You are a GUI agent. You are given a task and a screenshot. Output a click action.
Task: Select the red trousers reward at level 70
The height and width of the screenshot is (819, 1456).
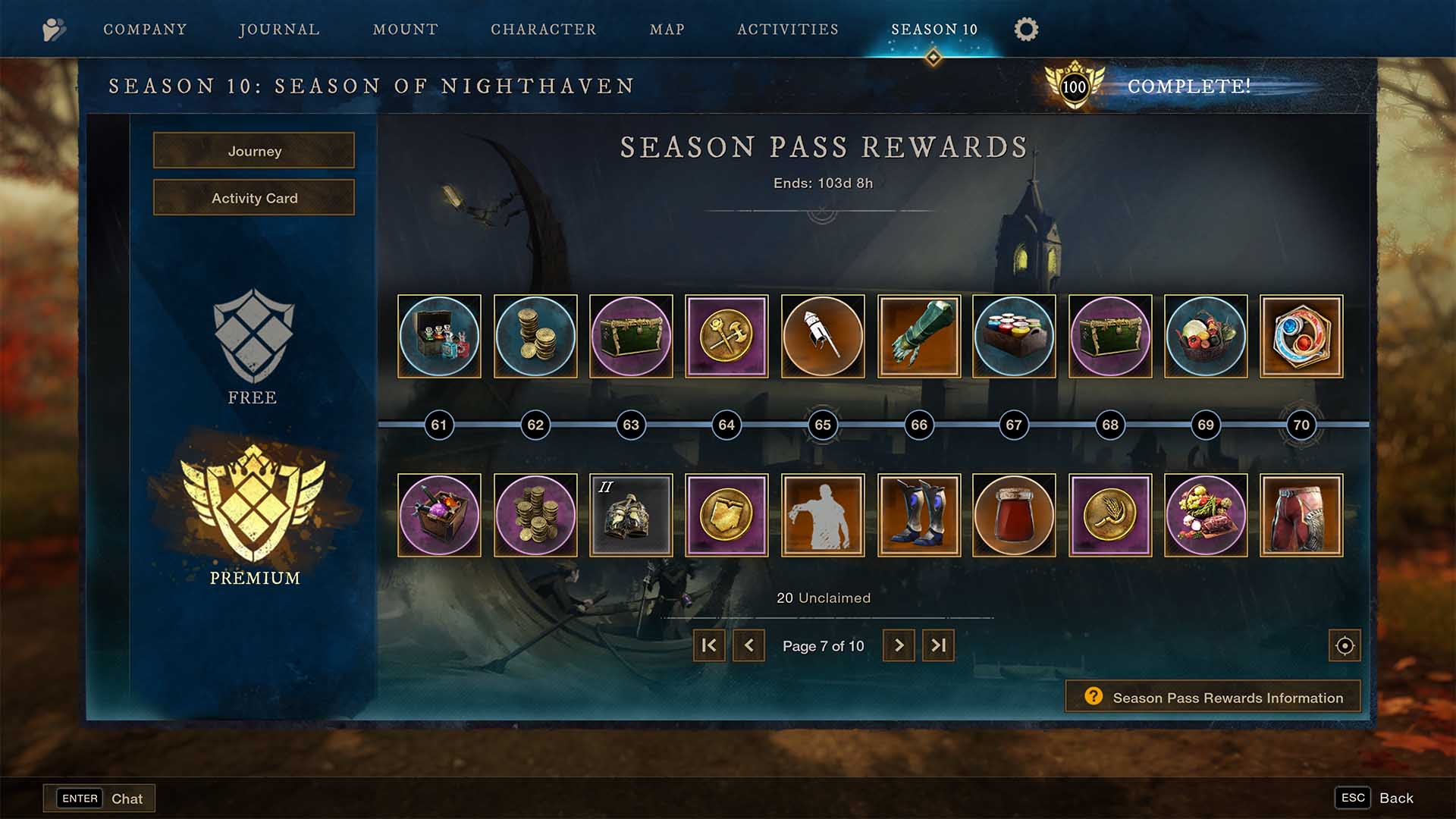click(1301, 514)
